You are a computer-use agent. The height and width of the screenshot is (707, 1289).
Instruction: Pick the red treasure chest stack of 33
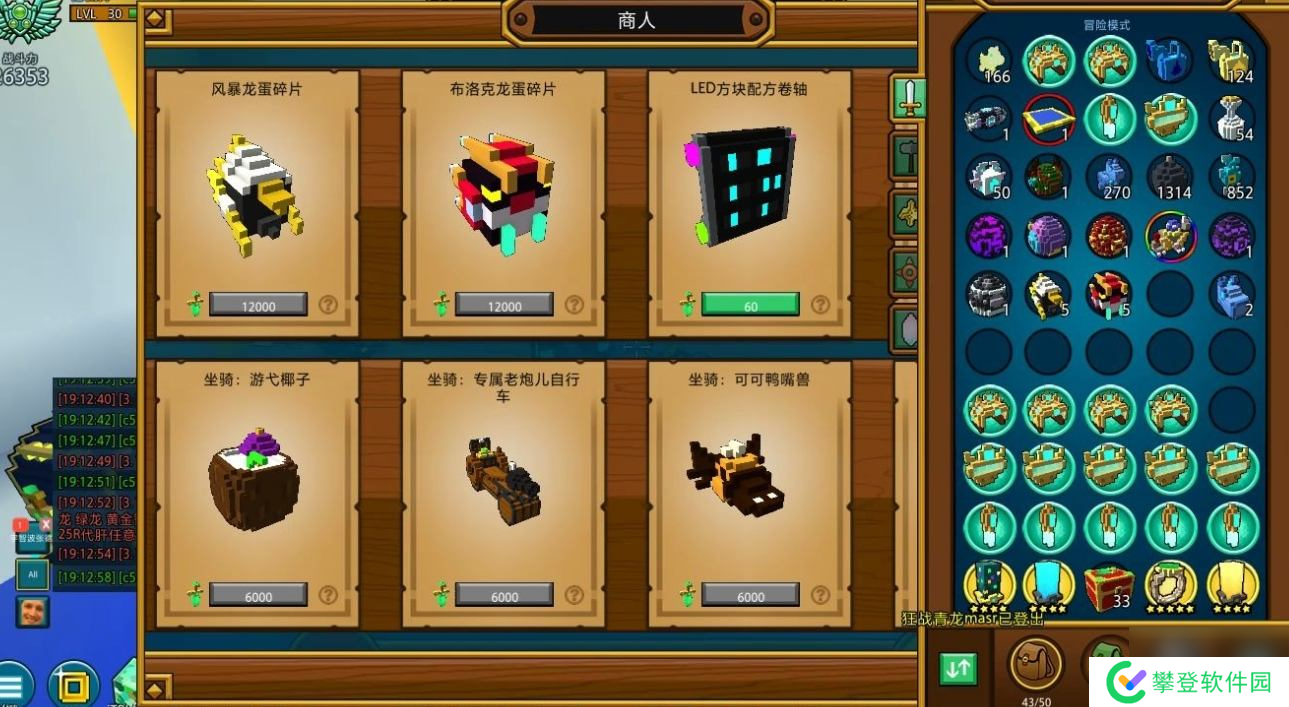tap(1108, 586)
